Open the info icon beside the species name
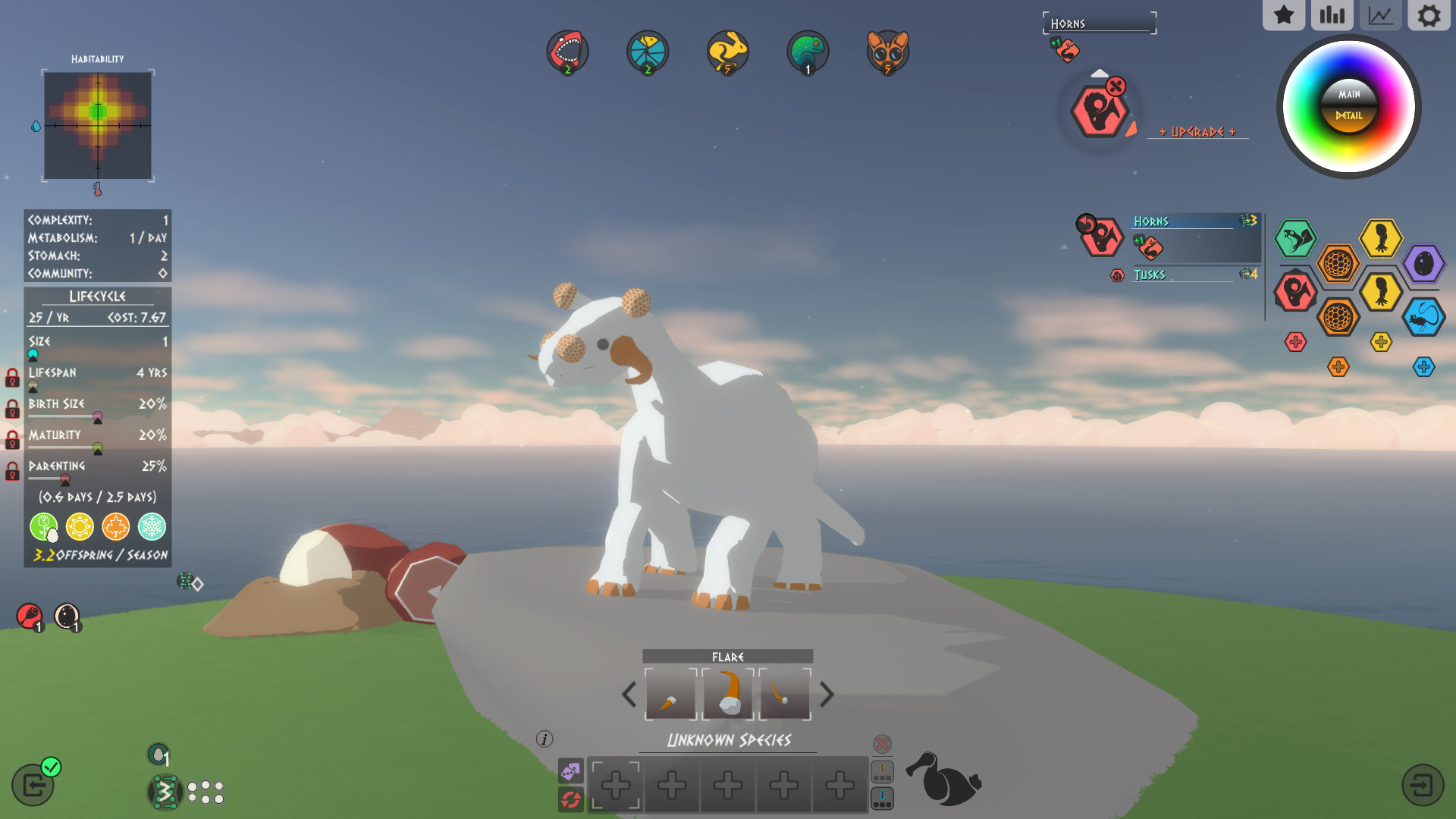 543,738
